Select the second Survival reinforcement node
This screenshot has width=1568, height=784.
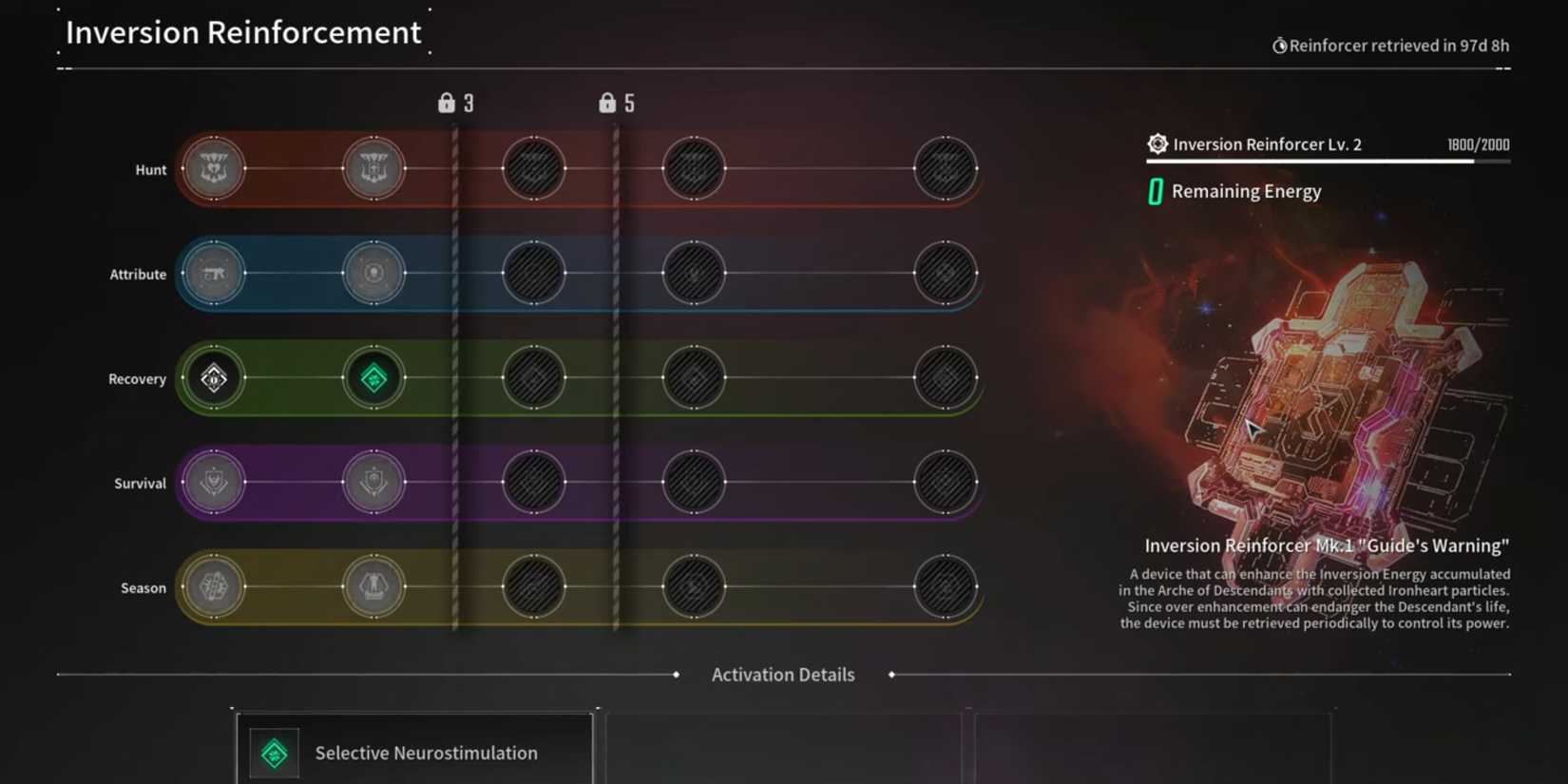point(373,482)
